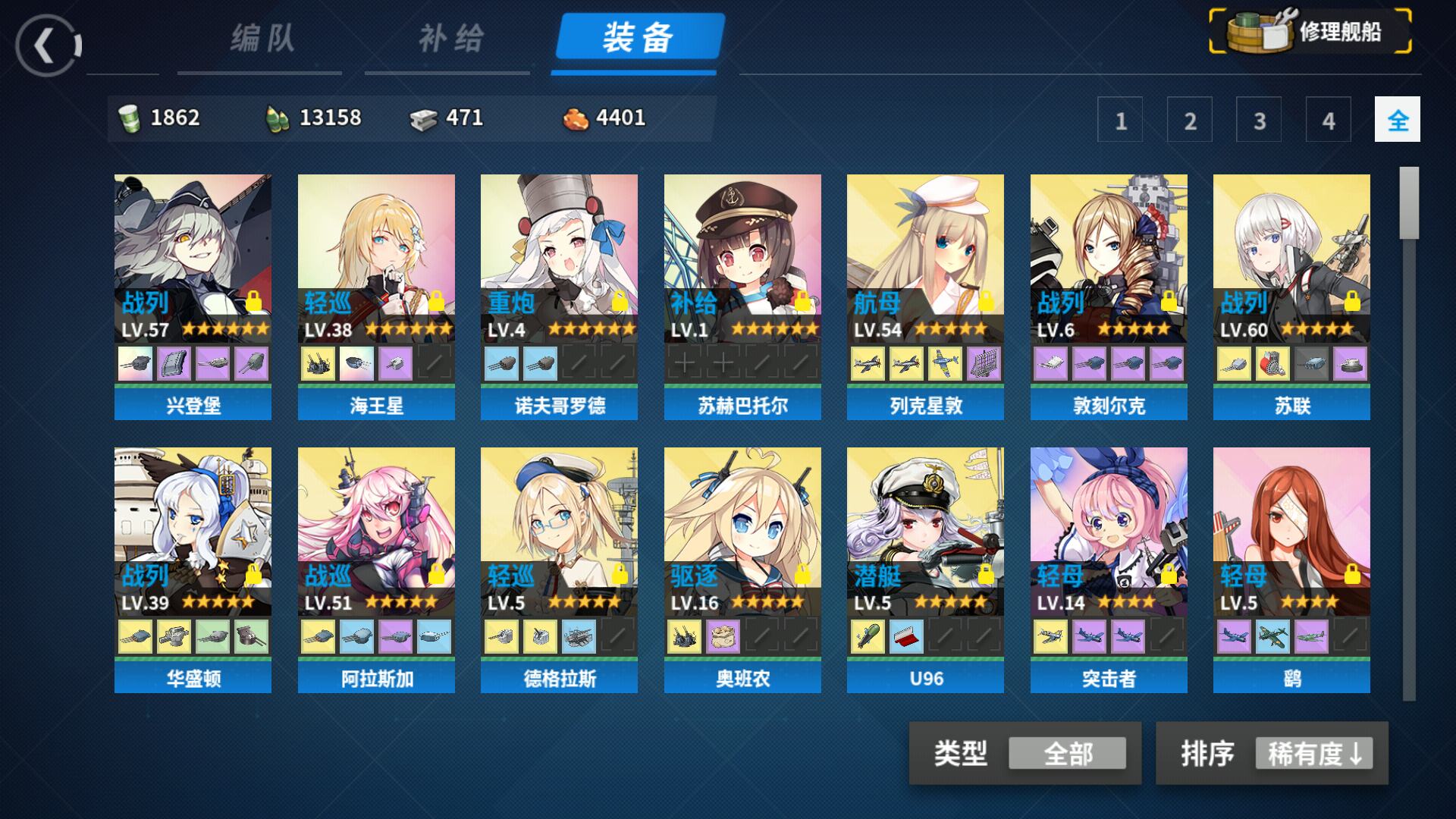Select the 华盛顿 ship card
1456x819 pixels.
193,569
